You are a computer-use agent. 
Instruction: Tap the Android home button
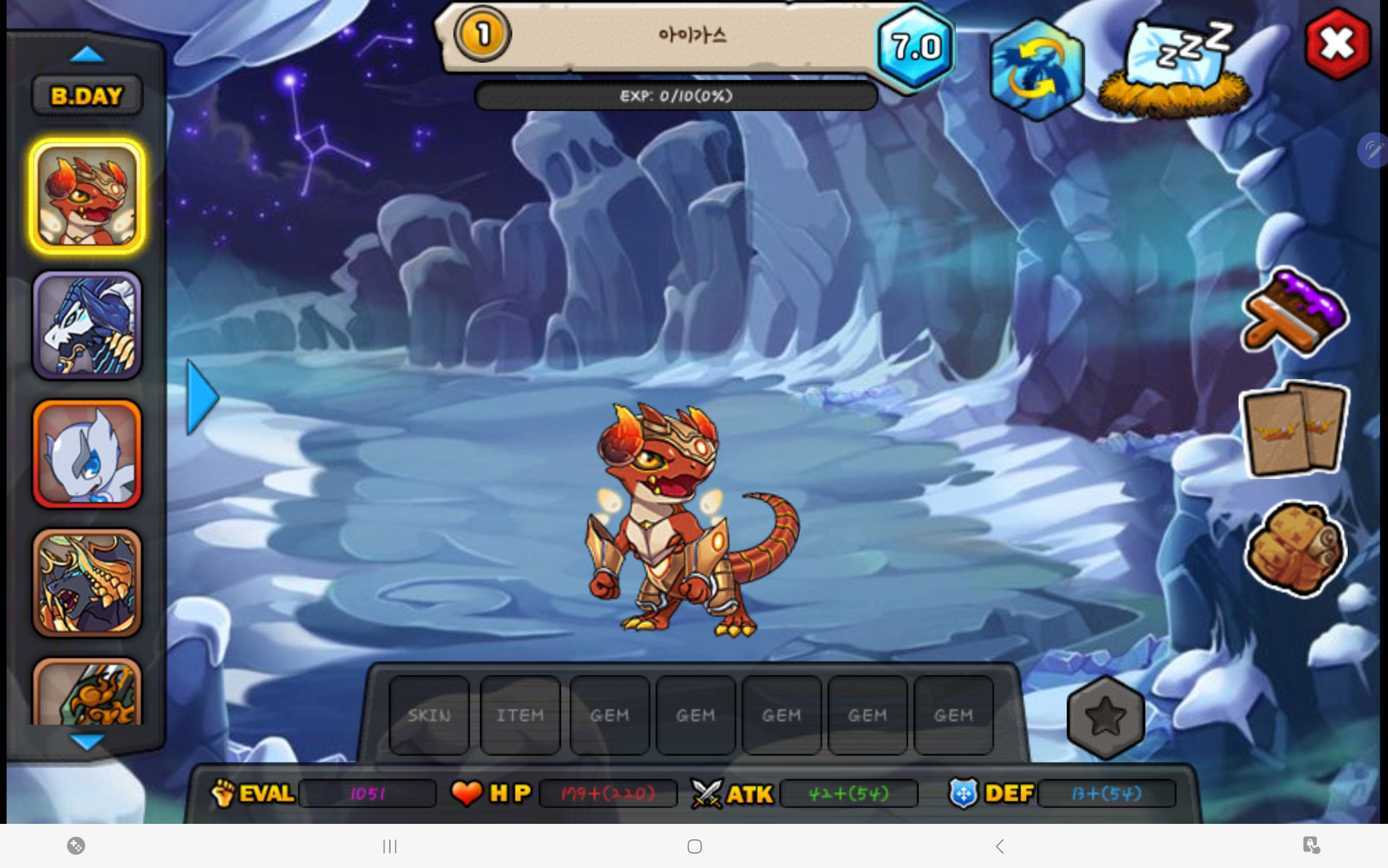(x=694, y=846)
